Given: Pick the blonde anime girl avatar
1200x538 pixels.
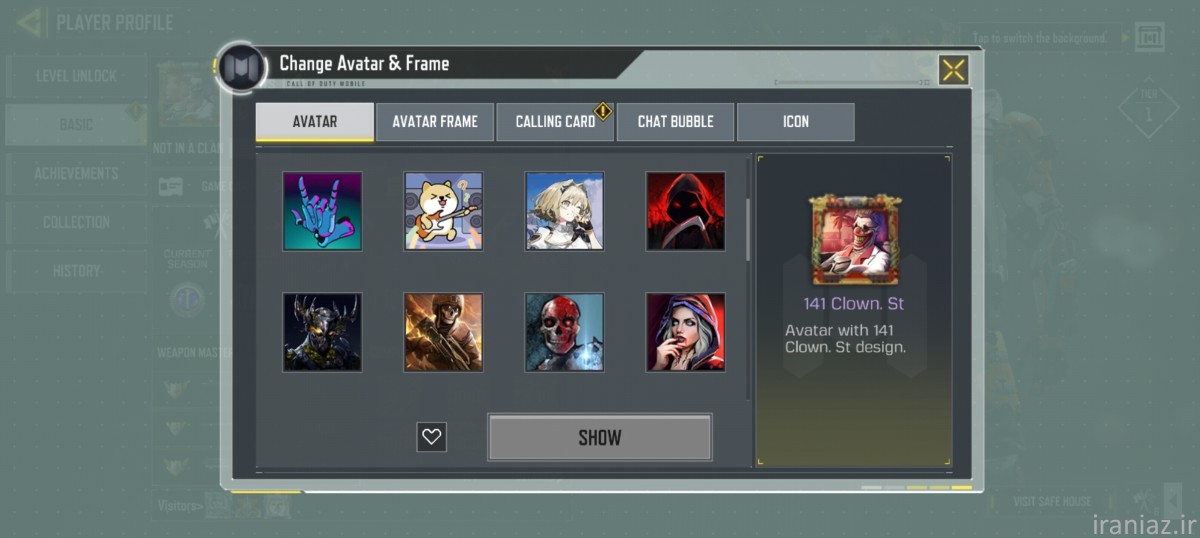Looking at the screenshot, I should pyautogui.click(x=565, y=211).
